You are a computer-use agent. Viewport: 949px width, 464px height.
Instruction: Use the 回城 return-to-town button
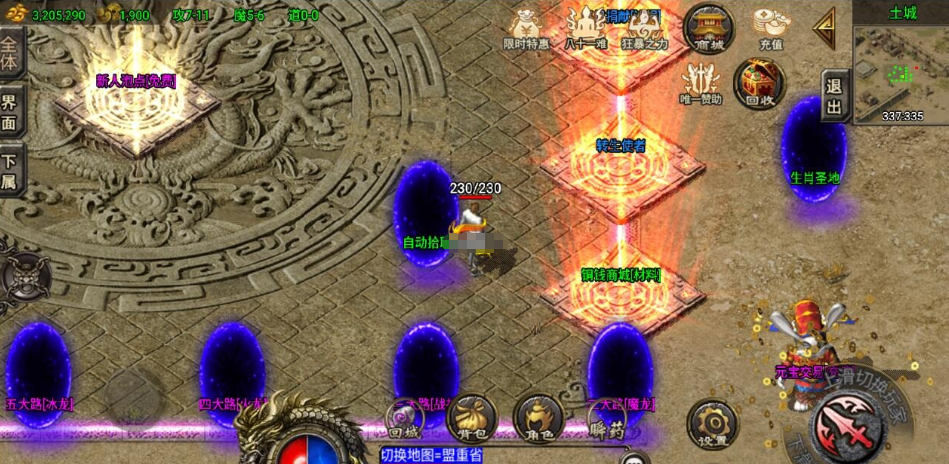coord(405,421)
